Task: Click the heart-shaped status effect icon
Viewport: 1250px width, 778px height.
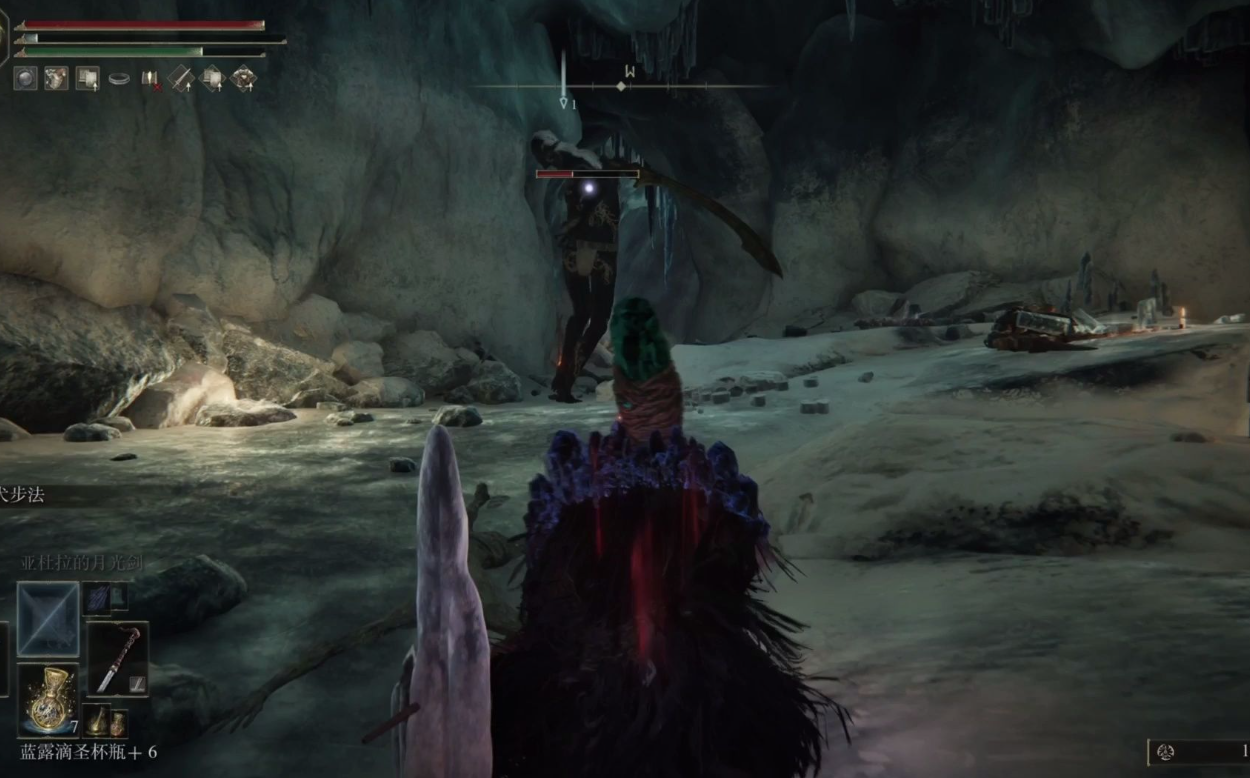Action: click(56, 78)
